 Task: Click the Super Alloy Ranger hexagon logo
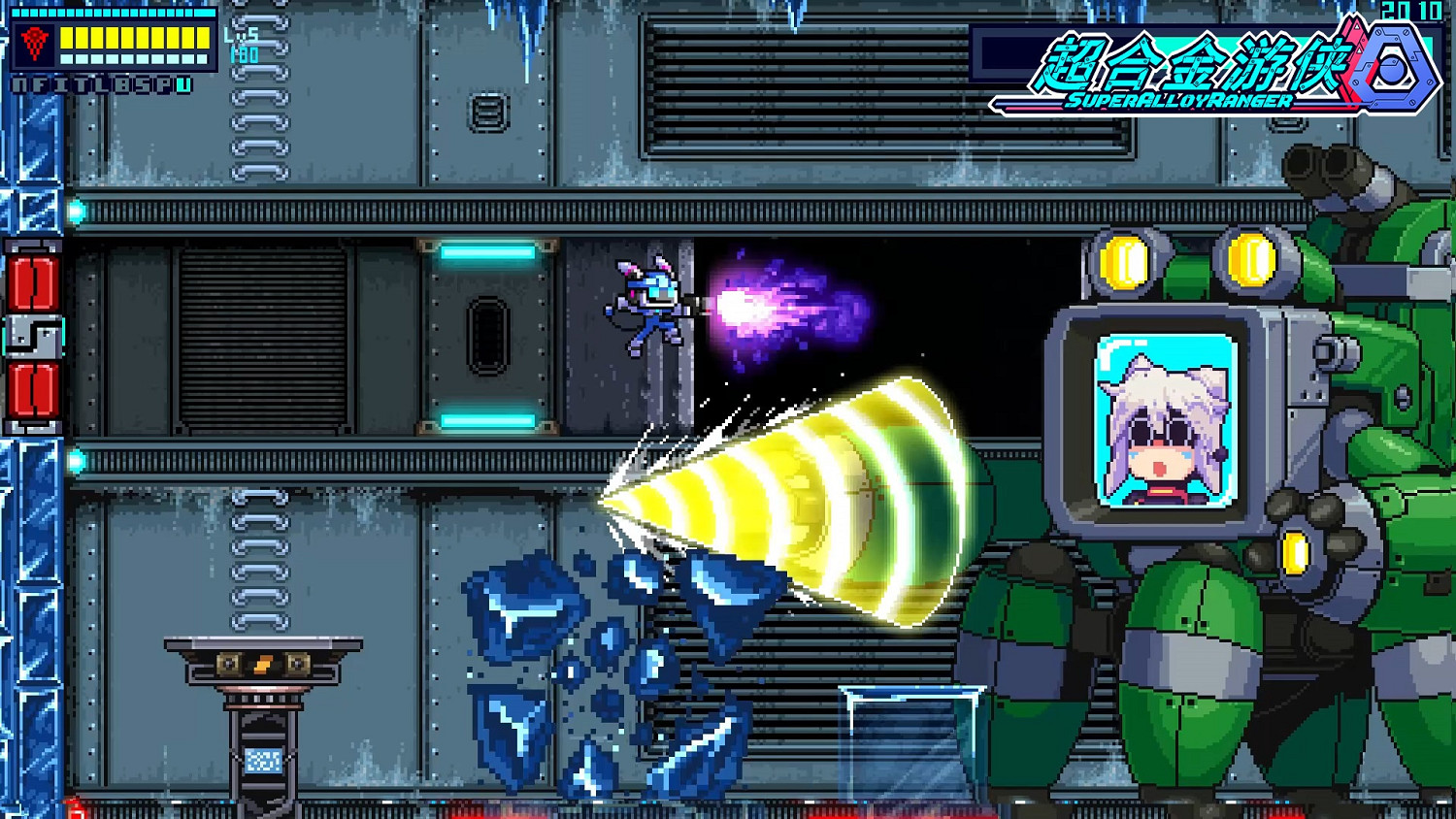[x=1396, y=65]
